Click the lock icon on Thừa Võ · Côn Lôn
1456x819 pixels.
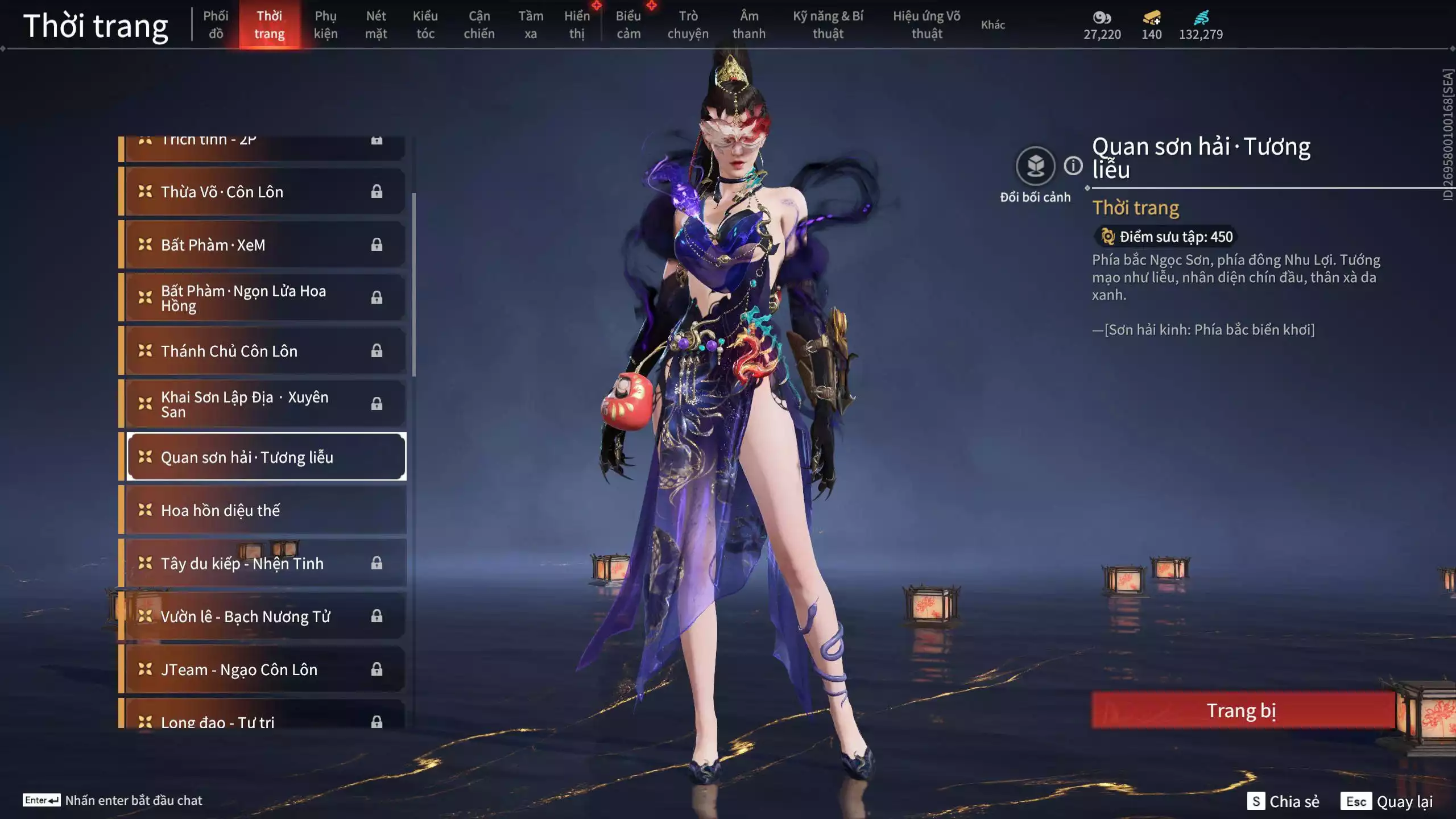click(x=377, y=191)
